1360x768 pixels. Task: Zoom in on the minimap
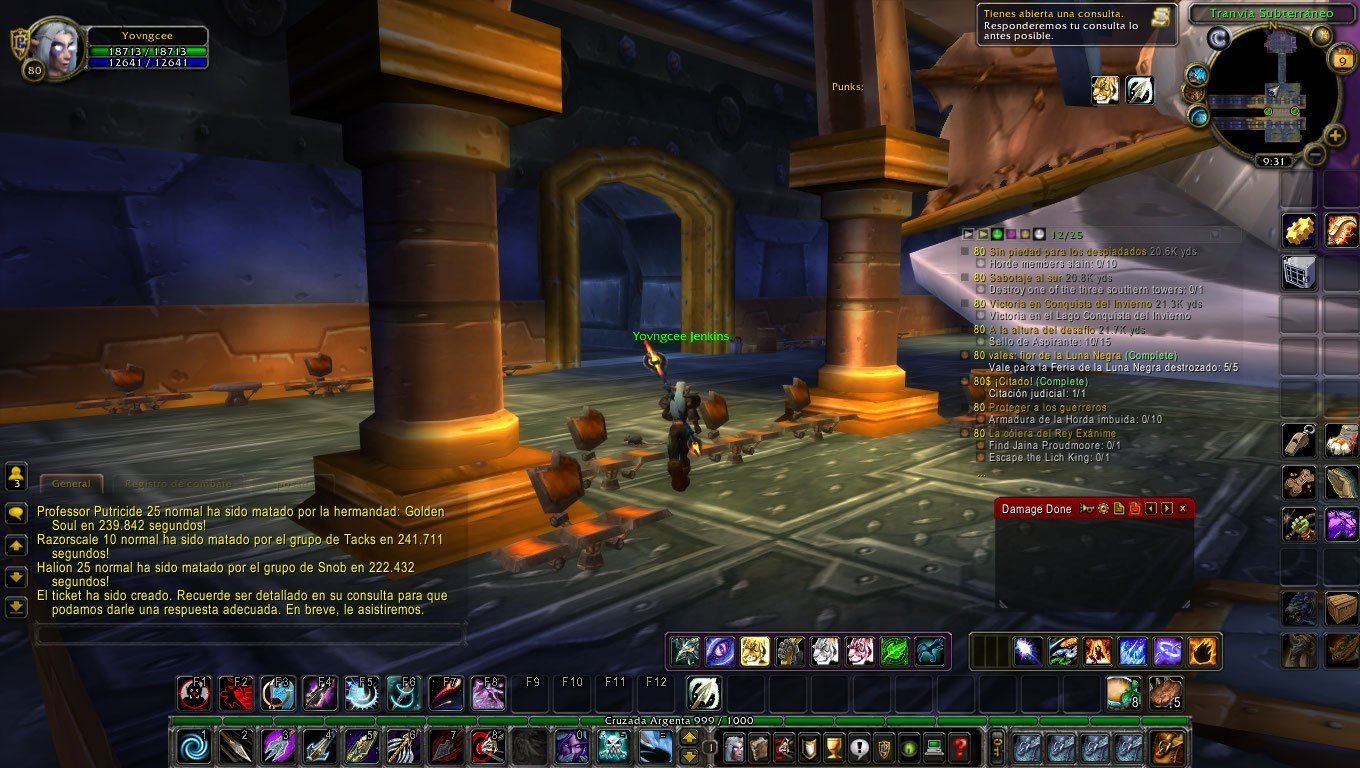click(1335, 135)
